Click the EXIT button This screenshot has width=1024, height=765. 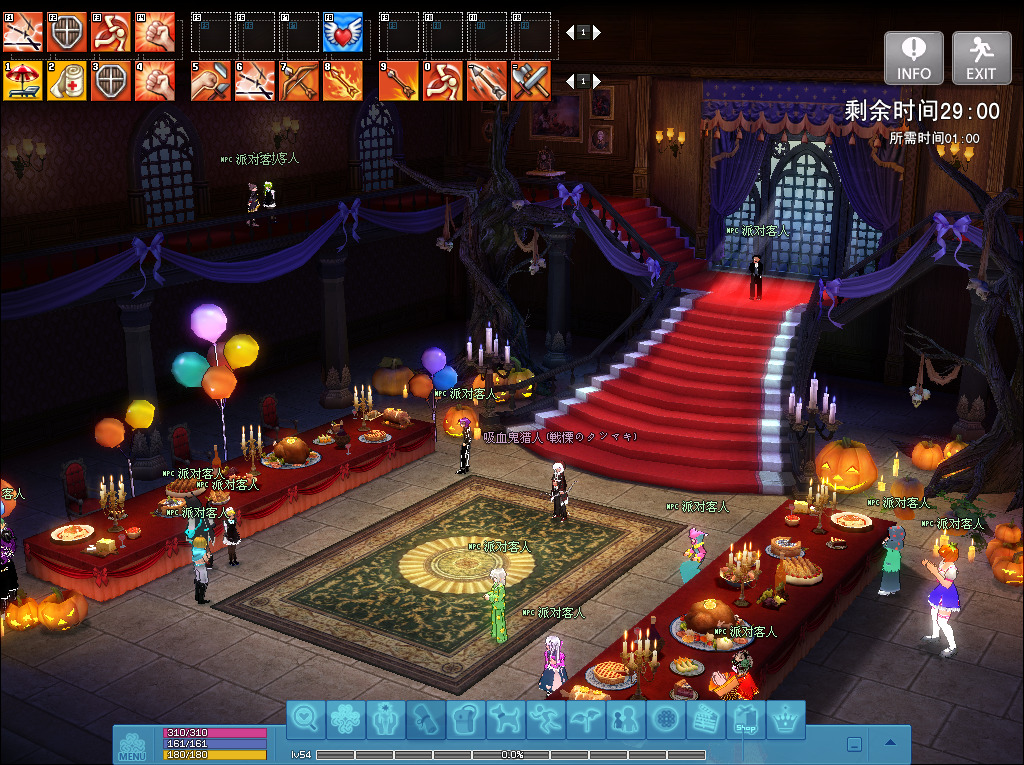click(981, 57)
